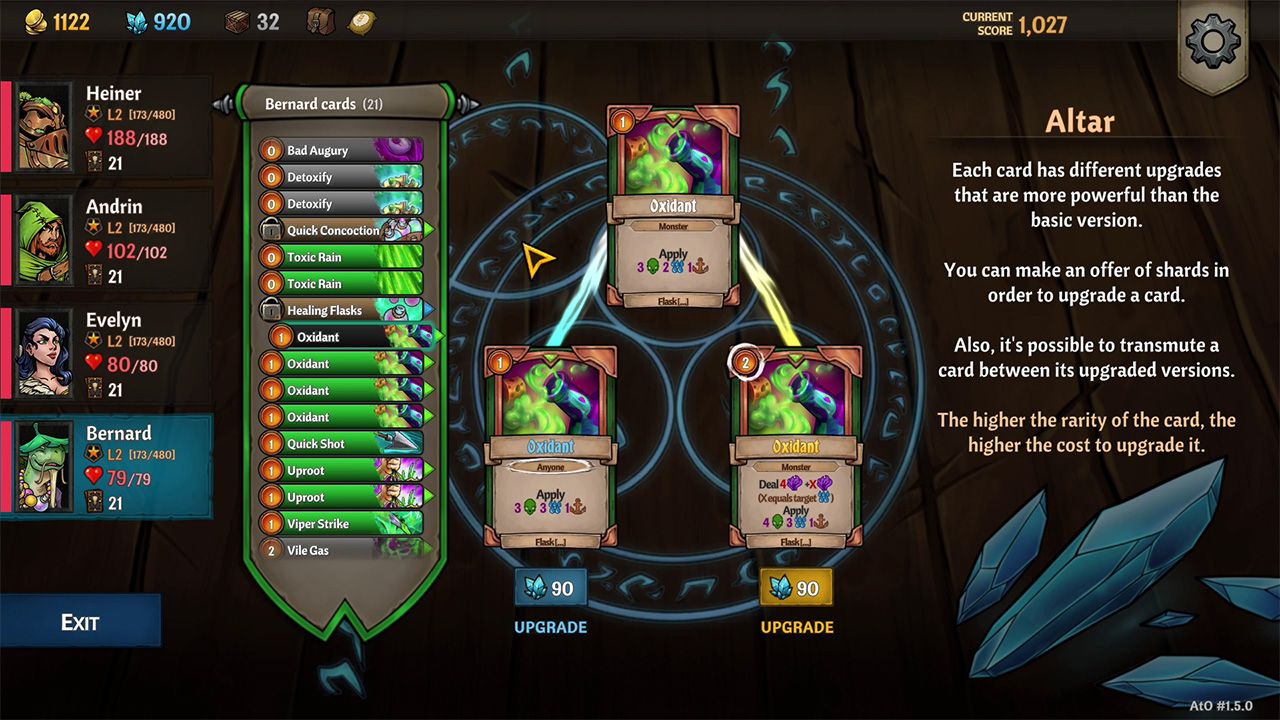Expand the arrow next to Healing Flasks

pos(428,310)
